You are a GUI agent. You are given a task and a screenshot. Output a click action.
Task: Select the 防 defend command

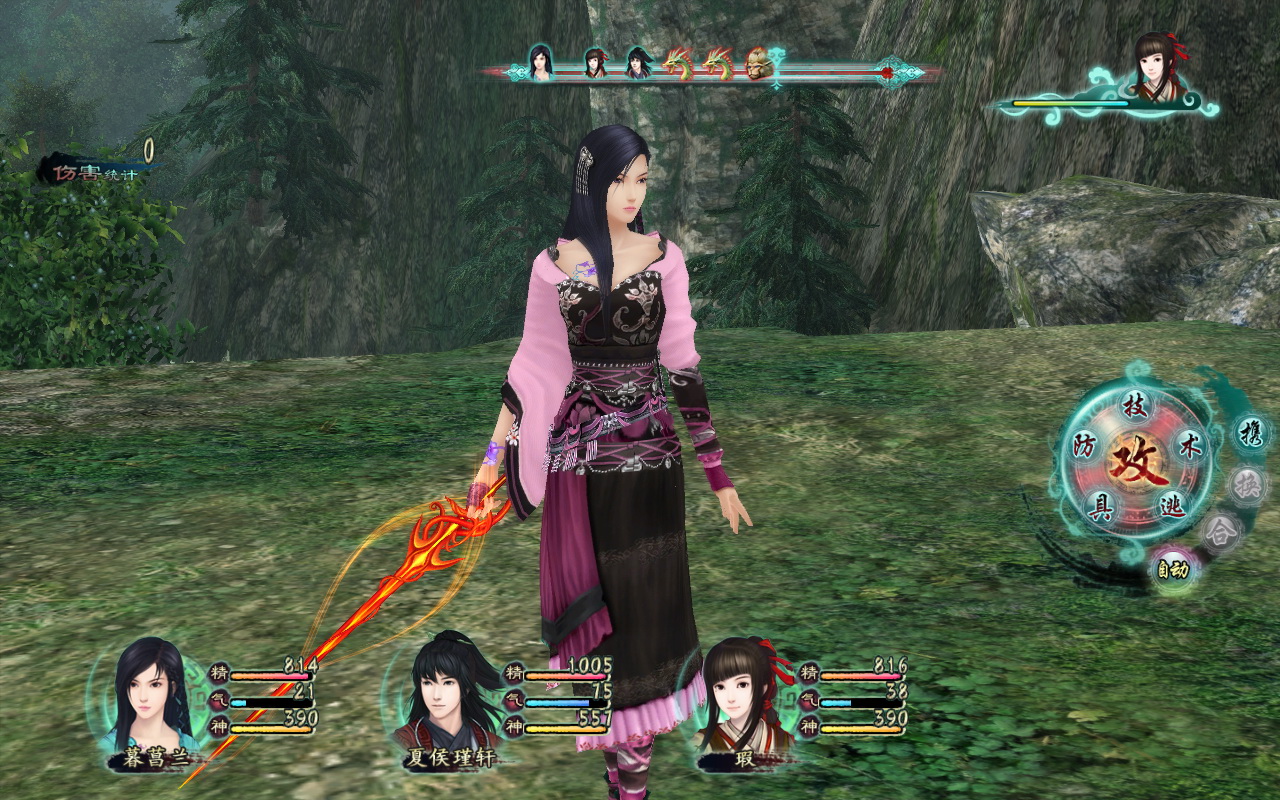pos(1084,446)
